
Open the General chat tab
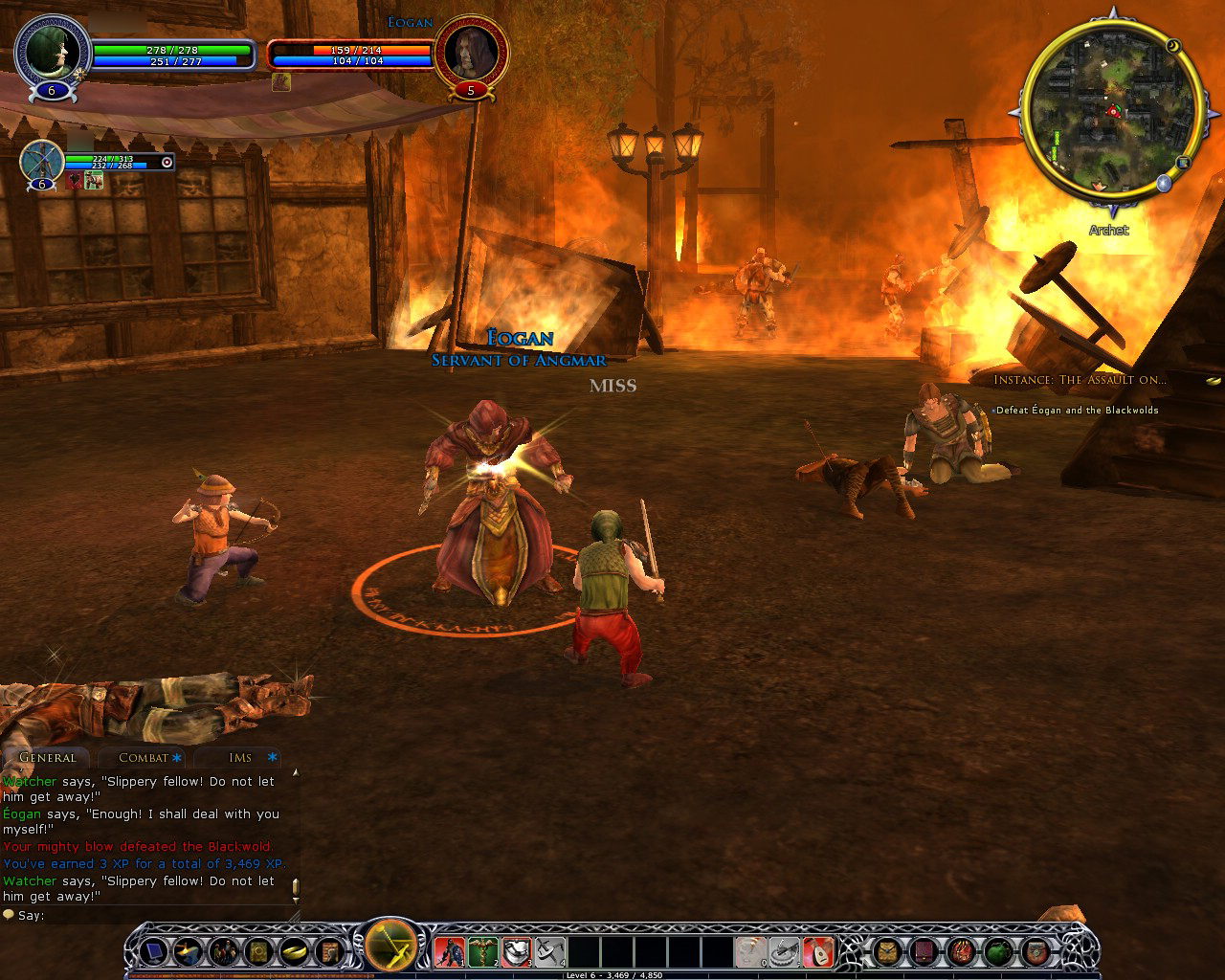(47, 758)
